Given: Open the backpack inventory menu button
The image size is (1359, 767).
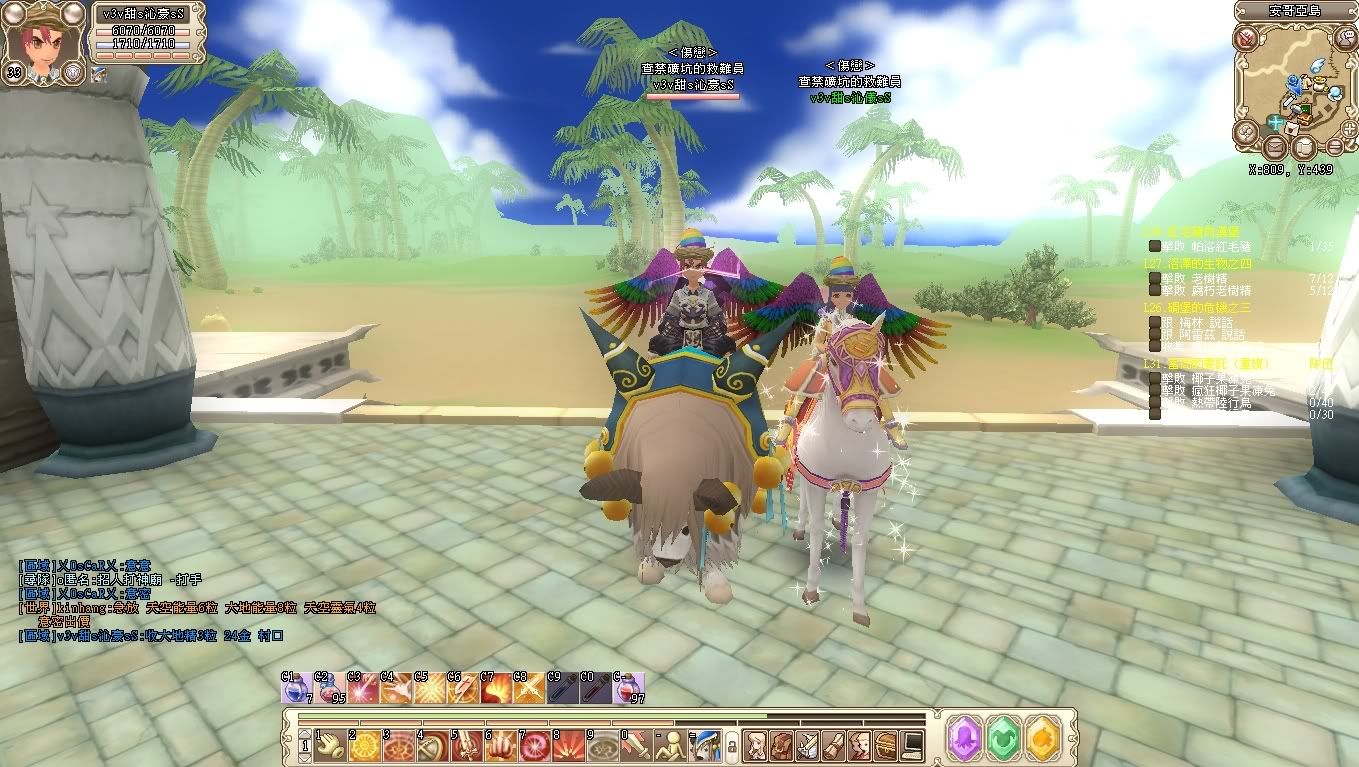Looking at the screenshot, I should point(781,745).
